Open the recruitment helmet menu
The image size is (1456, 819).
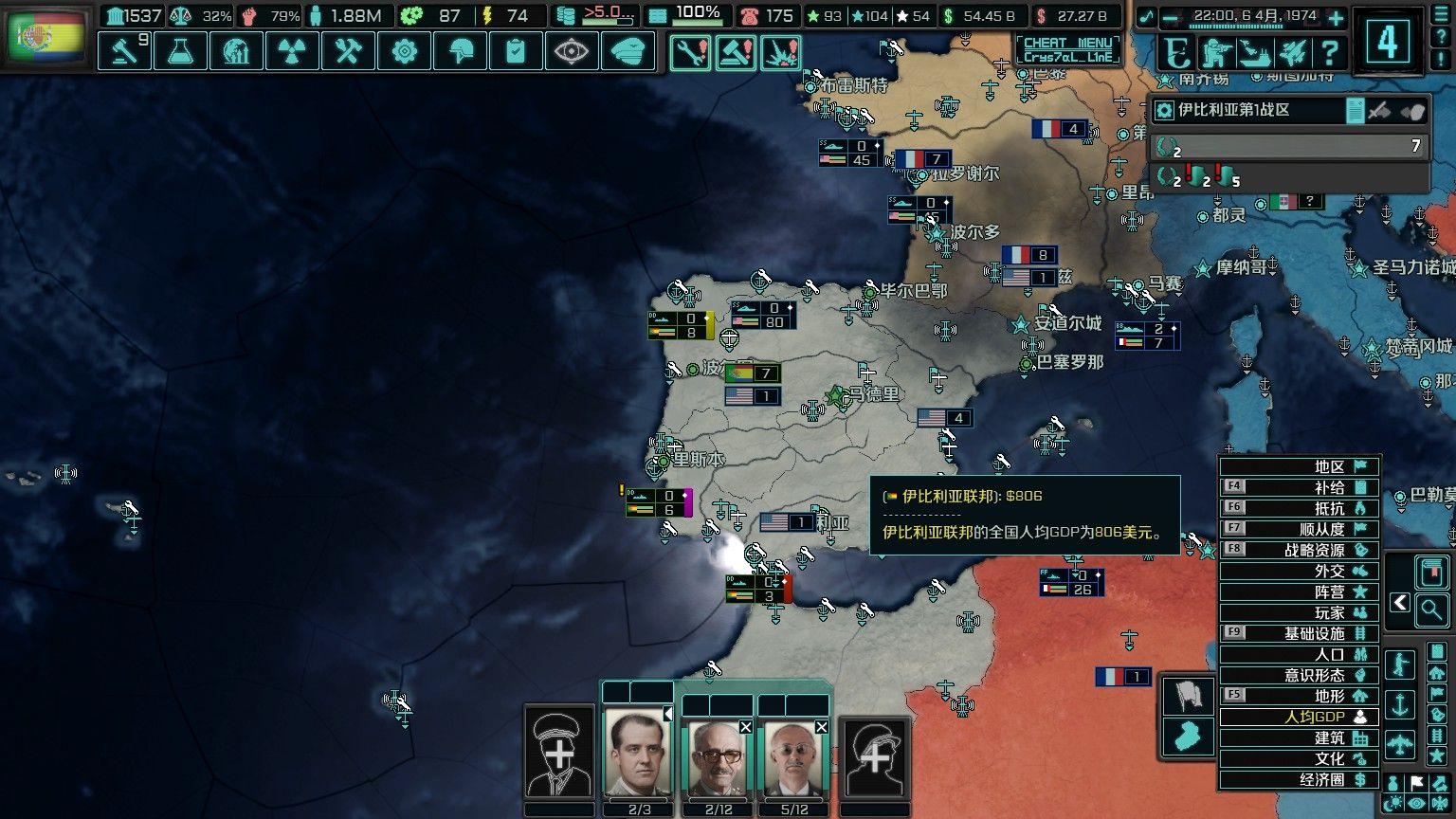point(460,51)
